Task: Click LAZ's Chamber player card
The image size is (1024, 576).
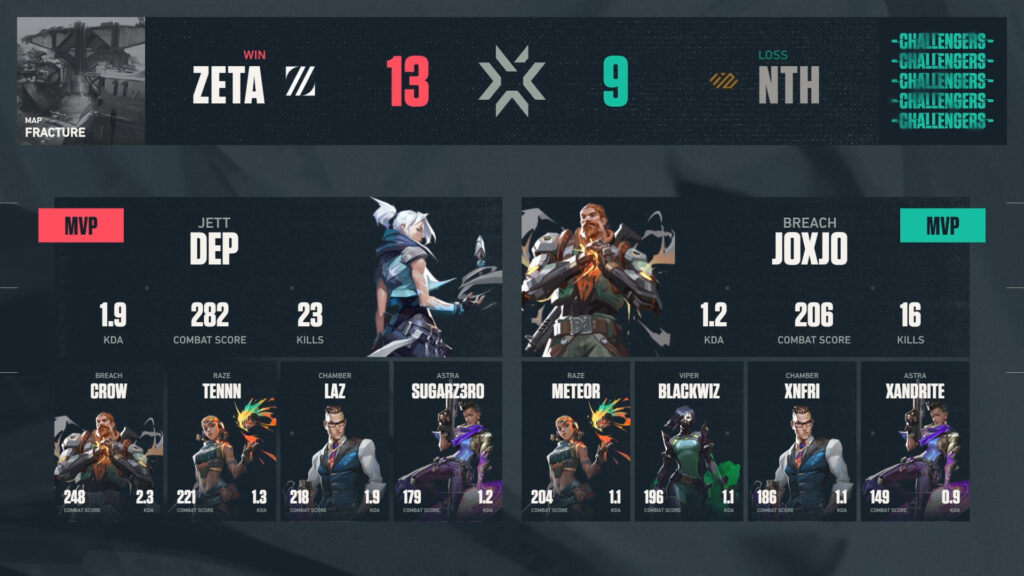Action: (x=334, y=441)
